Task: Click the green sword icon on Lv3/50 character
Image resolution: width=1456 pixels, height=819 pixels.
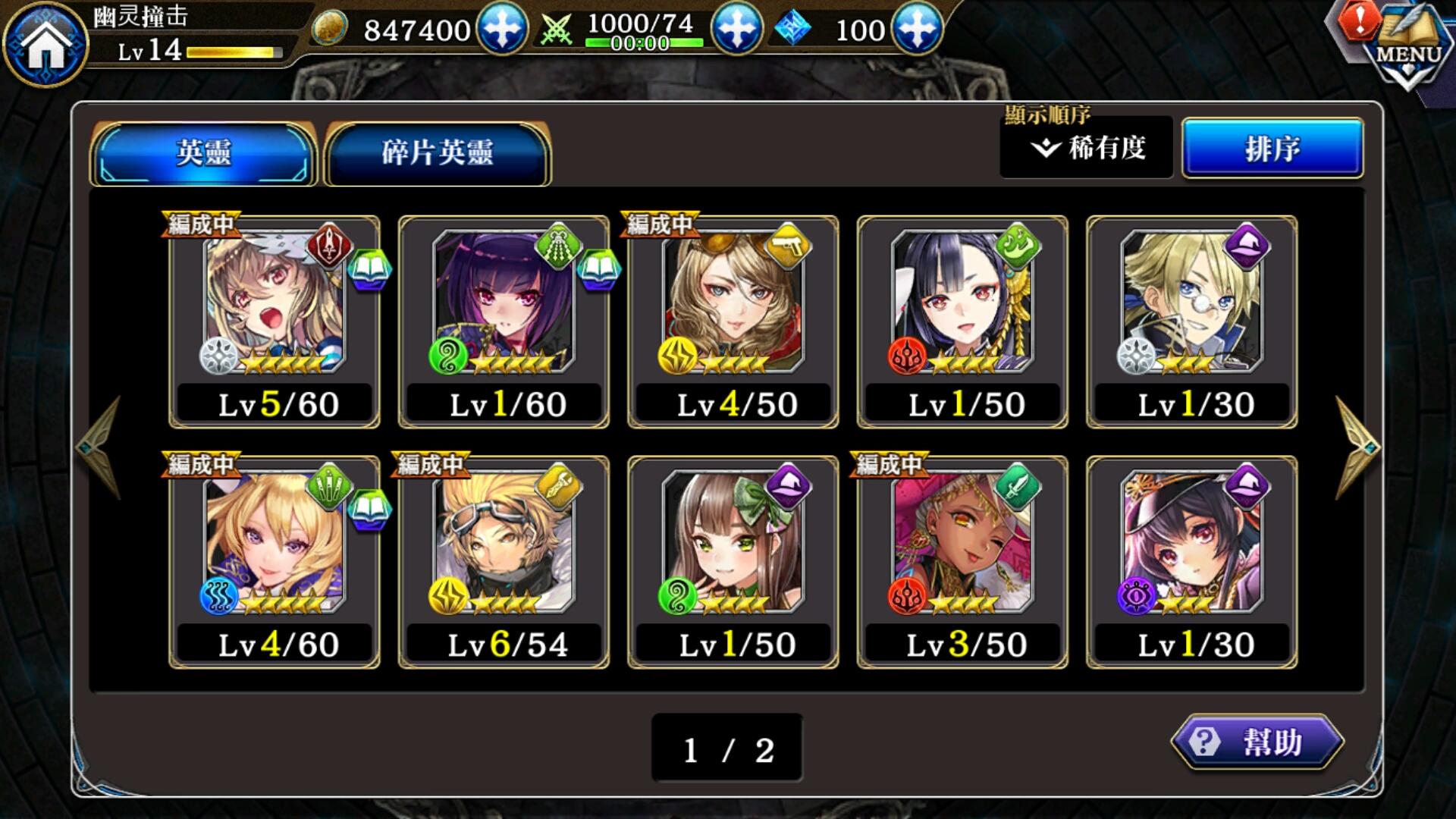Action: 1019,488
